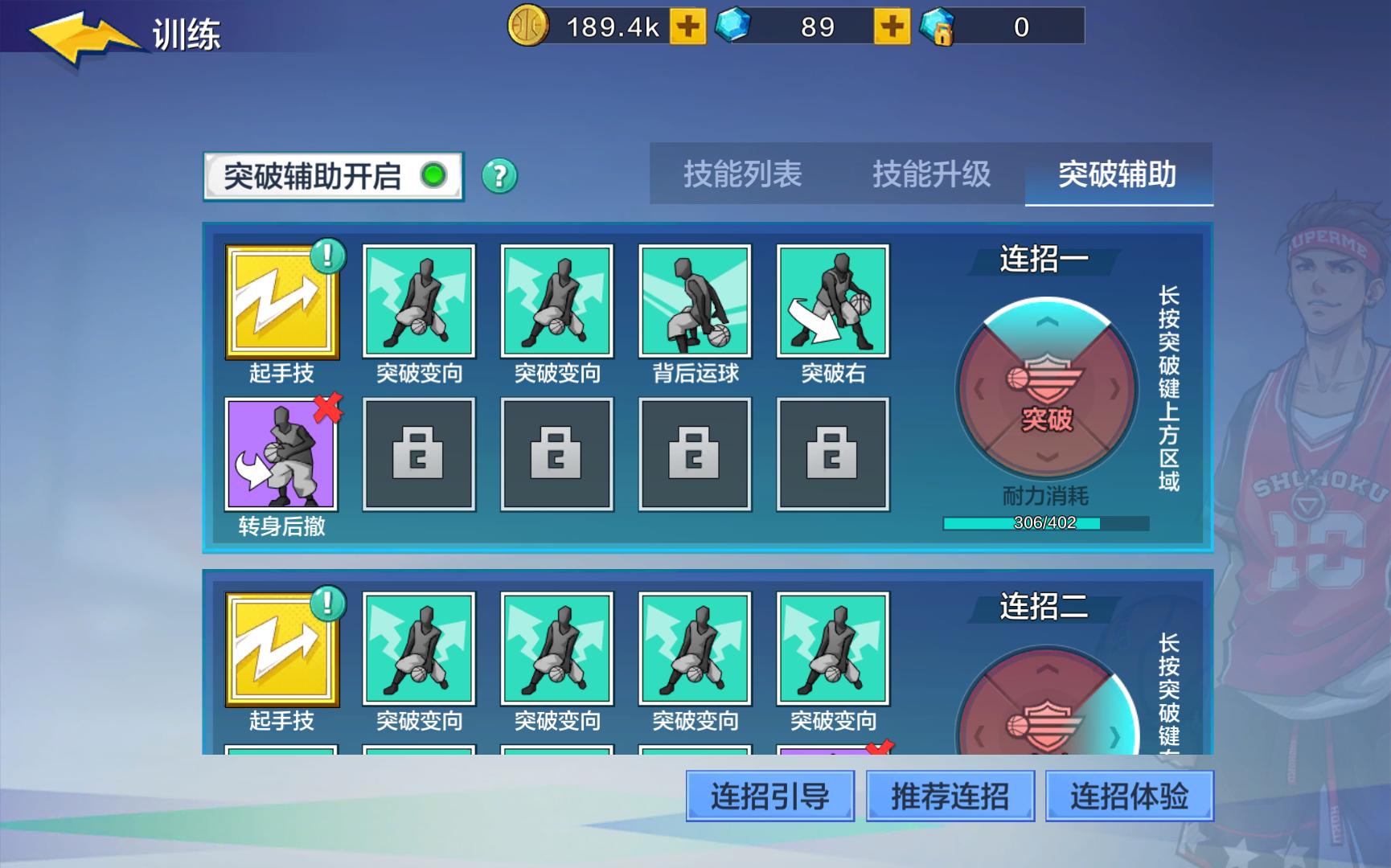Select the 起手技 skill icon in 连招一

[x=283, y=304]
